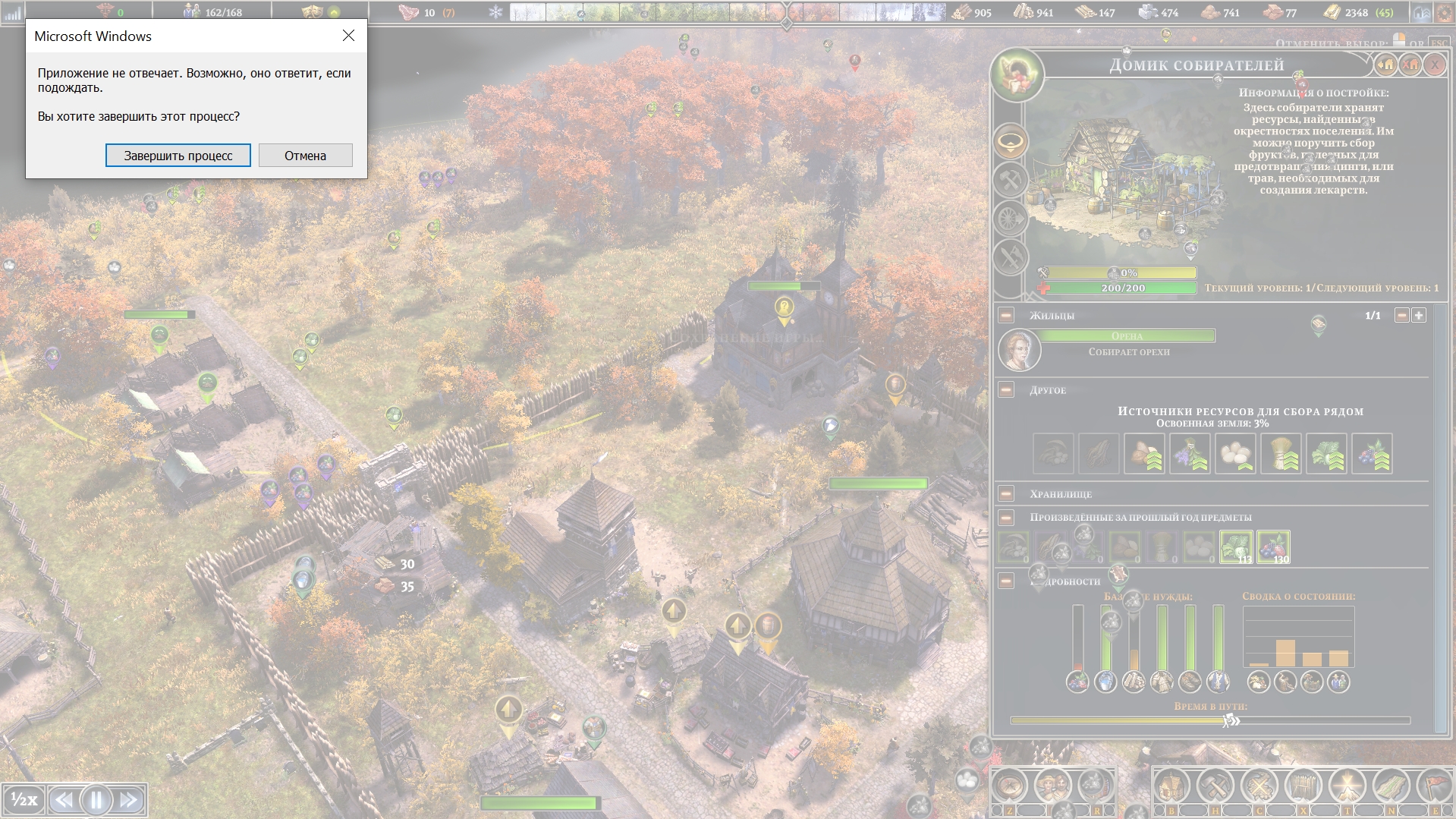Click the Завершить процесс button
The image size is (1456, 819).
(178, 156)
